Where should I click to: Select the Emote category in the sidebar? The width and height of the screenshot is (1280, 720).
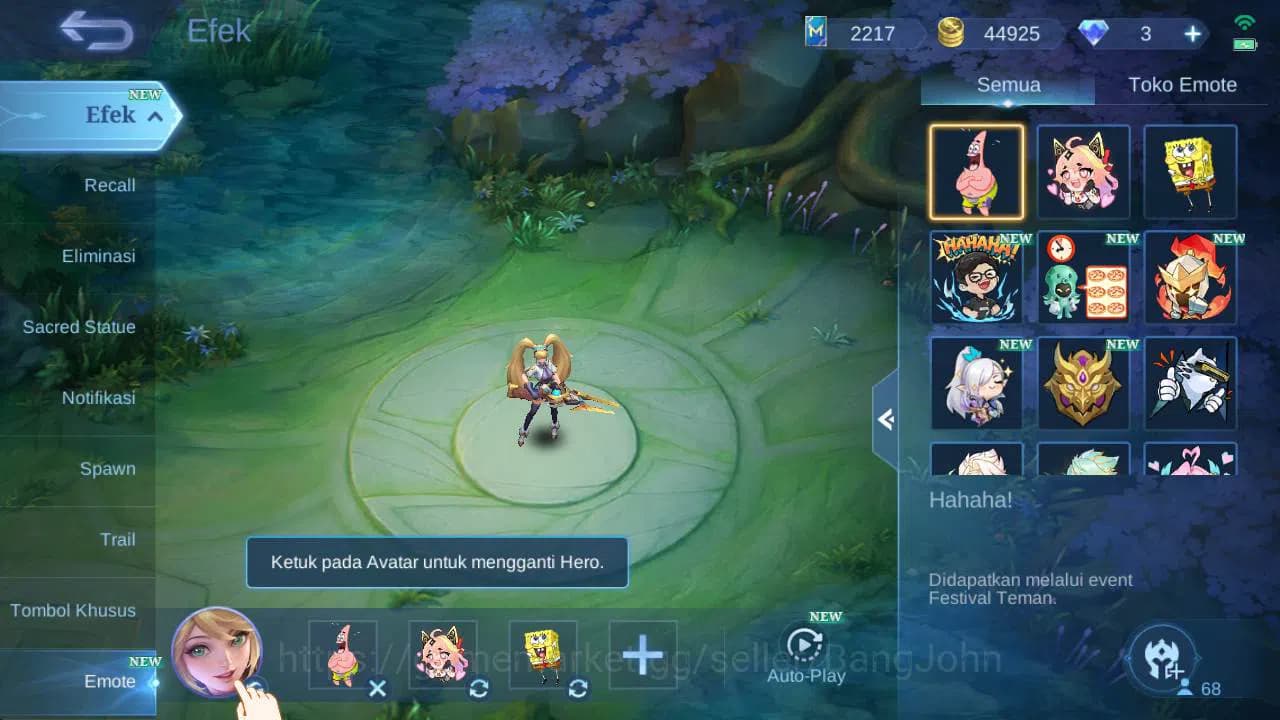108,682
